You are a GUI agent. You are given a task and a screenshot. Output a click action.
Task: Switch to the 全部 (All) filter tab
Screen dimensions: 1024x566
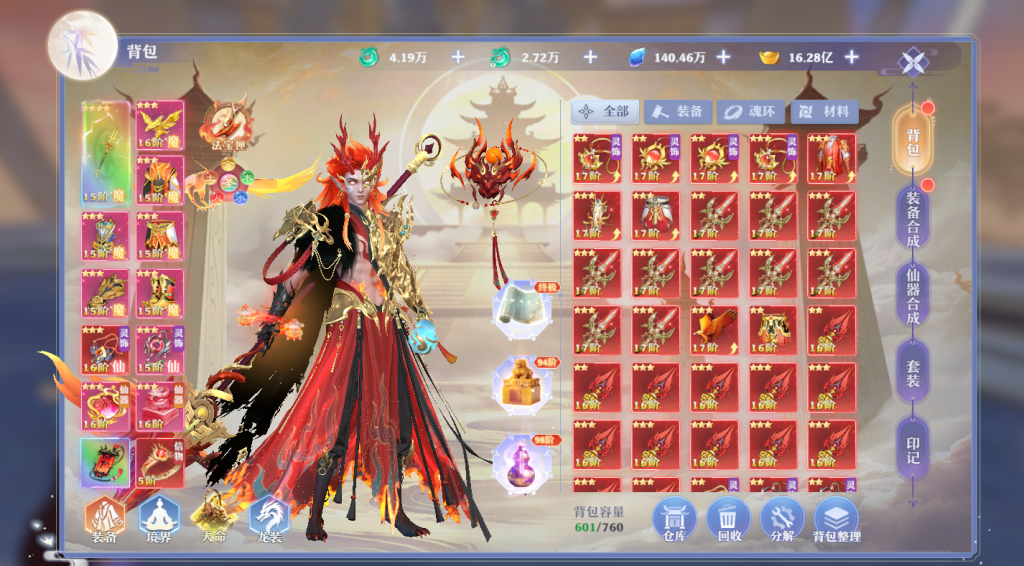pos(604,112)
